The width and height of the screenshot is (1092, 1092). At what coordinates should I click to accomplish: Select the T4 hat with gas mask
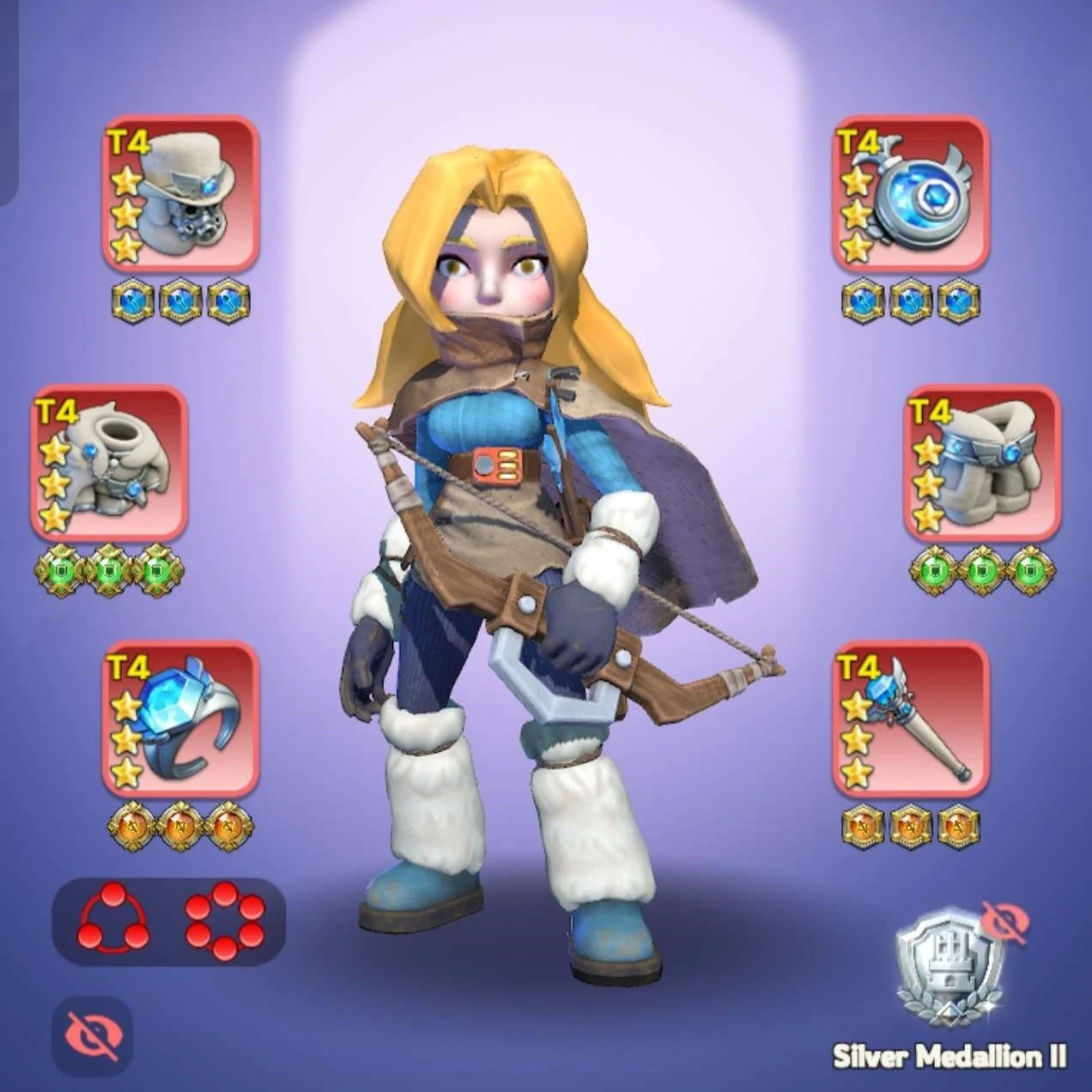click(x=181, y=194)
